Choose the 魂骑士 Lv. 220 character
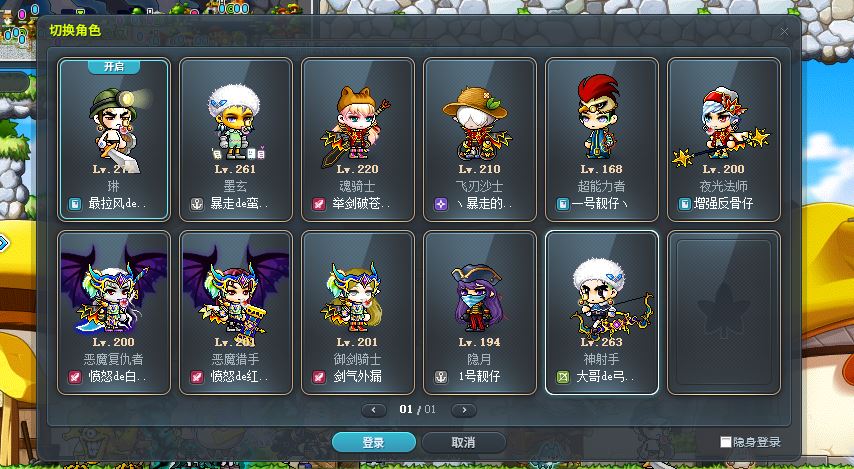 point(358,139)
